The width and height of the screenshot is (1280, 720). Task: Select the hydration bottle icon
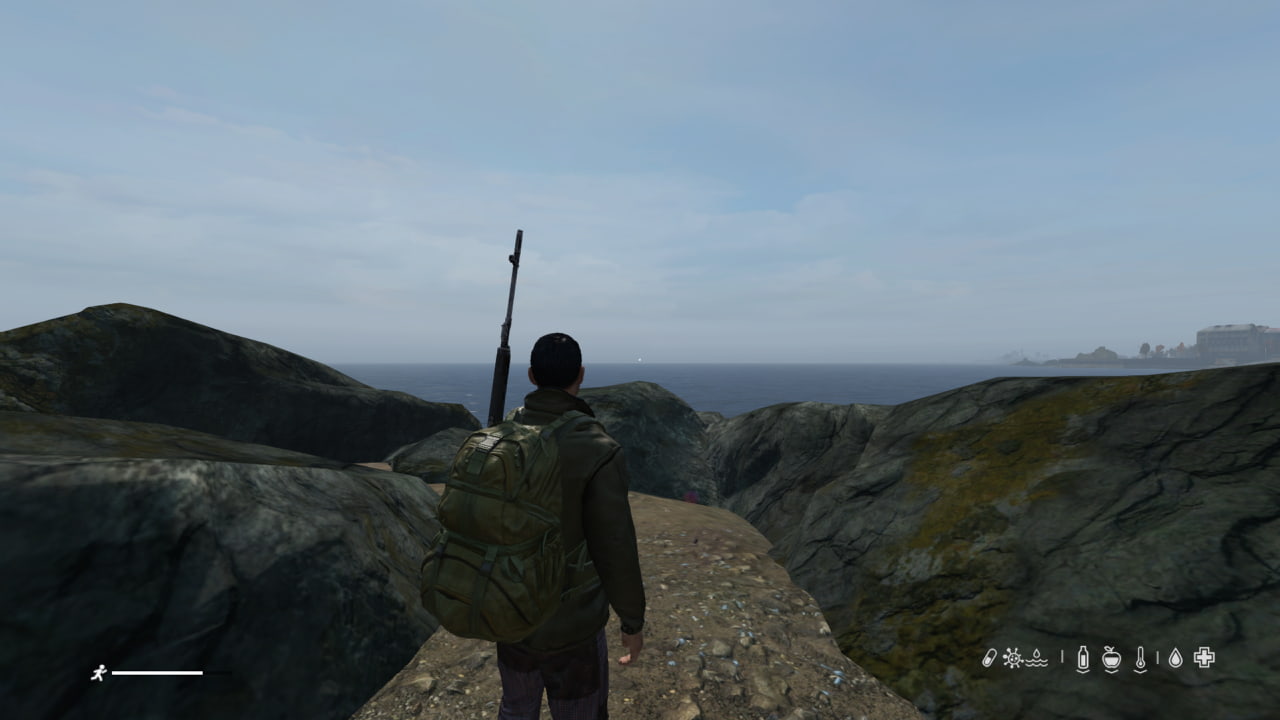pos(1083,658)
